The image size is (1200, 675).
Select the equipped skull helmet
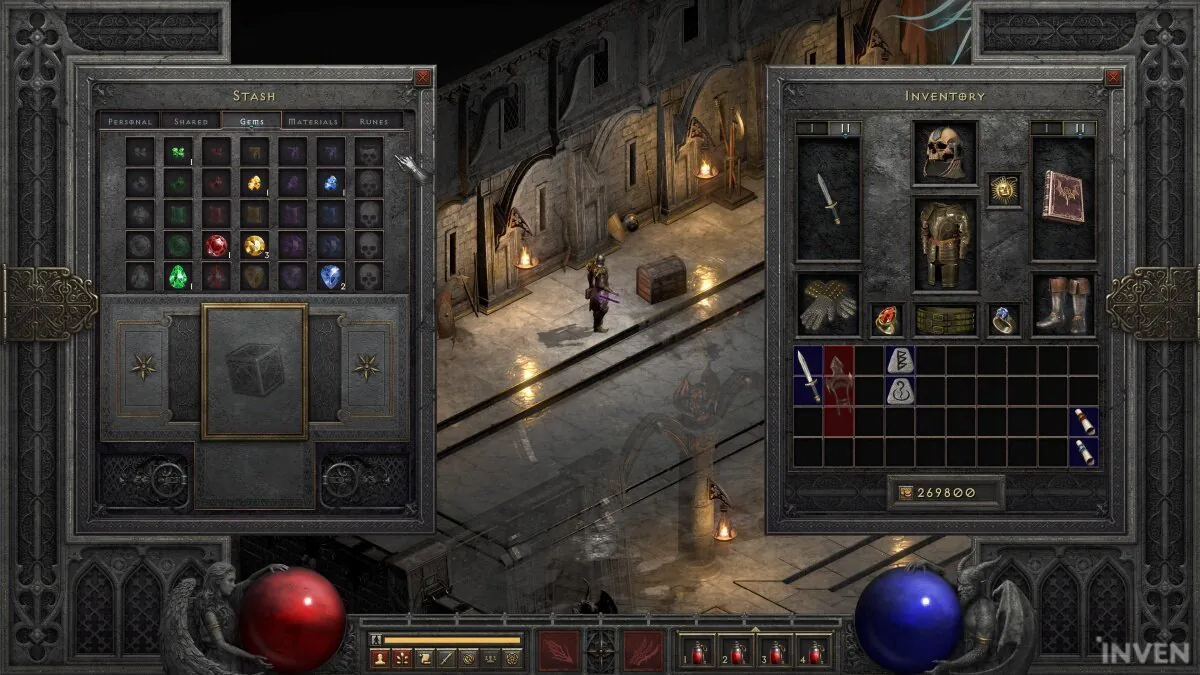tap(944, 153)
